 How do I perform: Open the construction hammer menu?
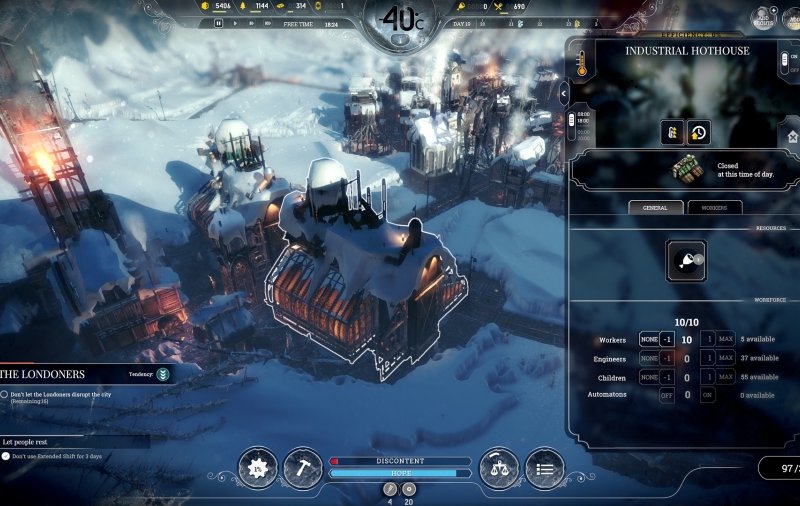coord(303,468)
